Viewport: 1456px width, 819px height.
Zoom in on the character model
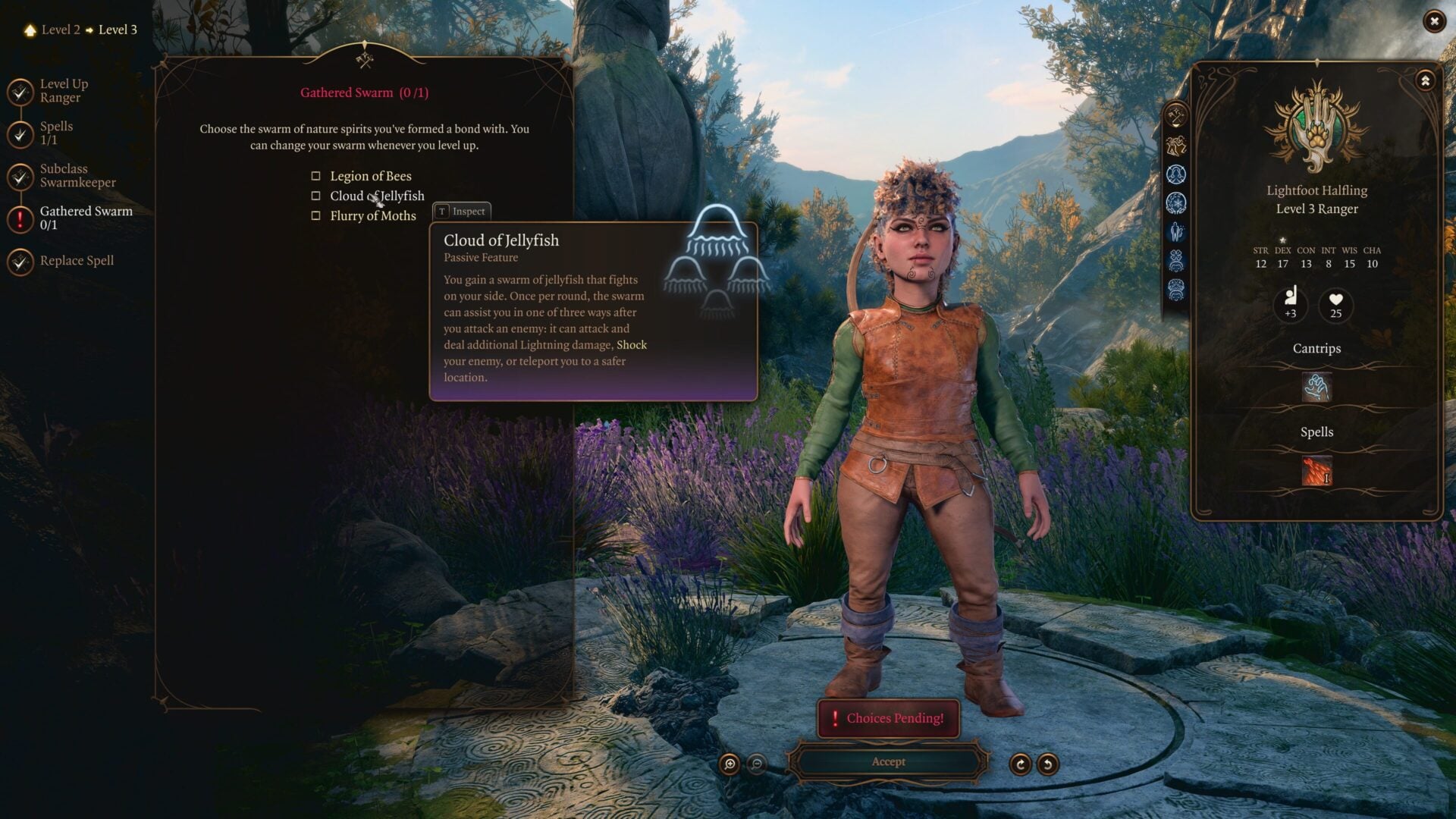pyautogui.click(x=730, y=764)
